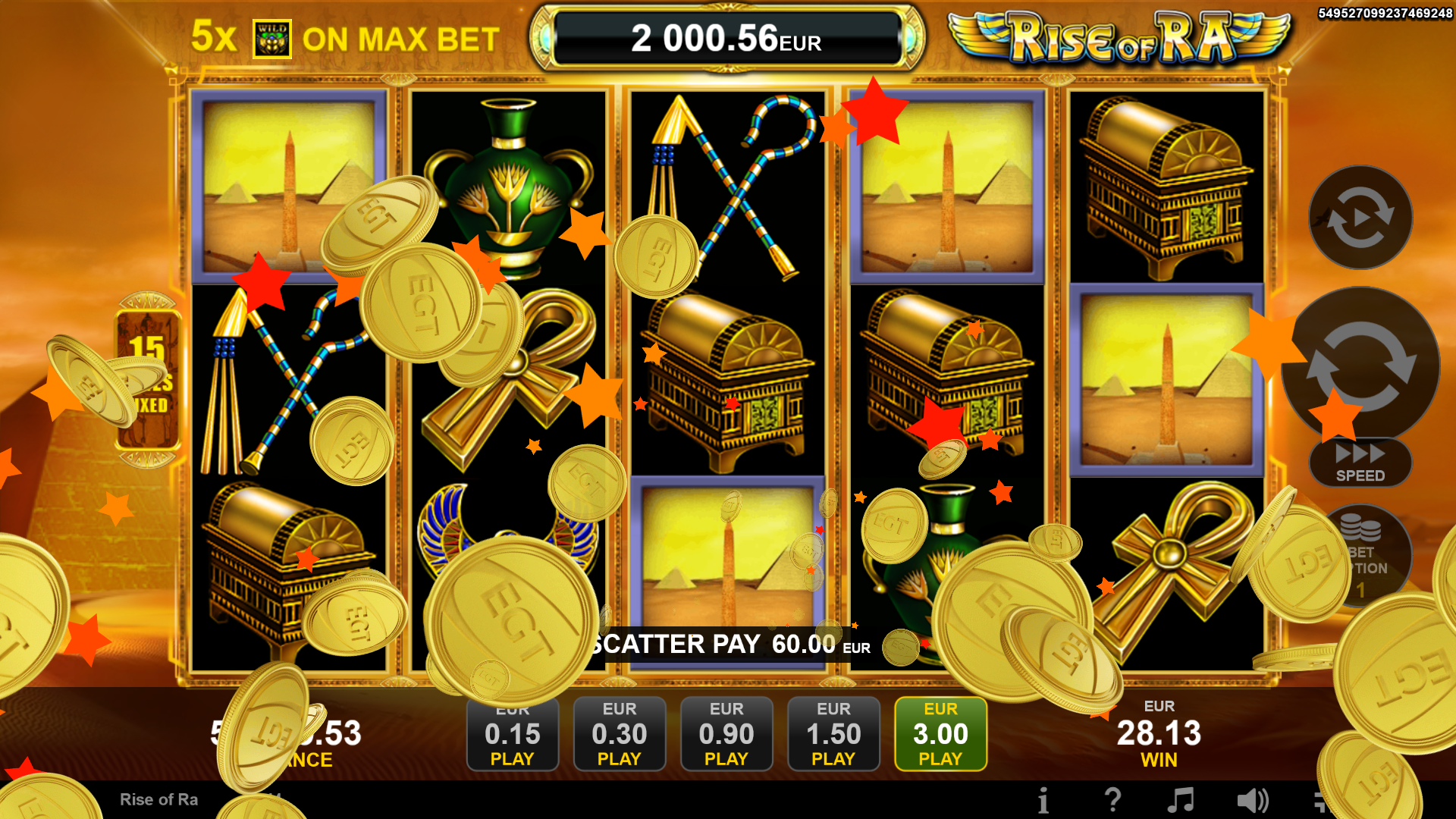Viewport: 1456px width, 819px height.
Task: Click the Rise of Ra label in the taskbar
Action: pos(159,799)
